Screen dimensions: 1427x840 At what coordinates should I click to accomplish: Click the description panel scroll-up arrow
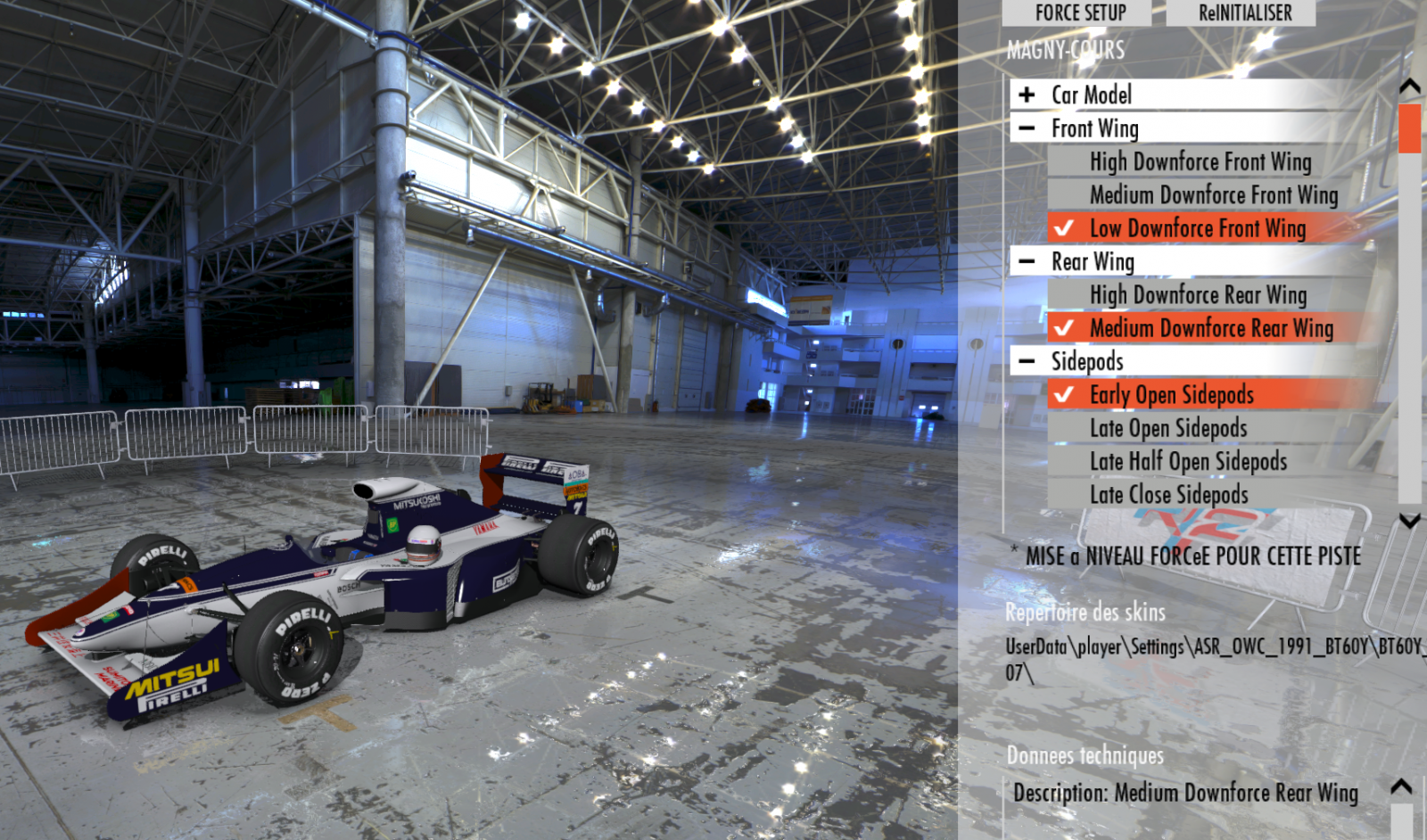pyautogui.click(x=1401, y=786)
